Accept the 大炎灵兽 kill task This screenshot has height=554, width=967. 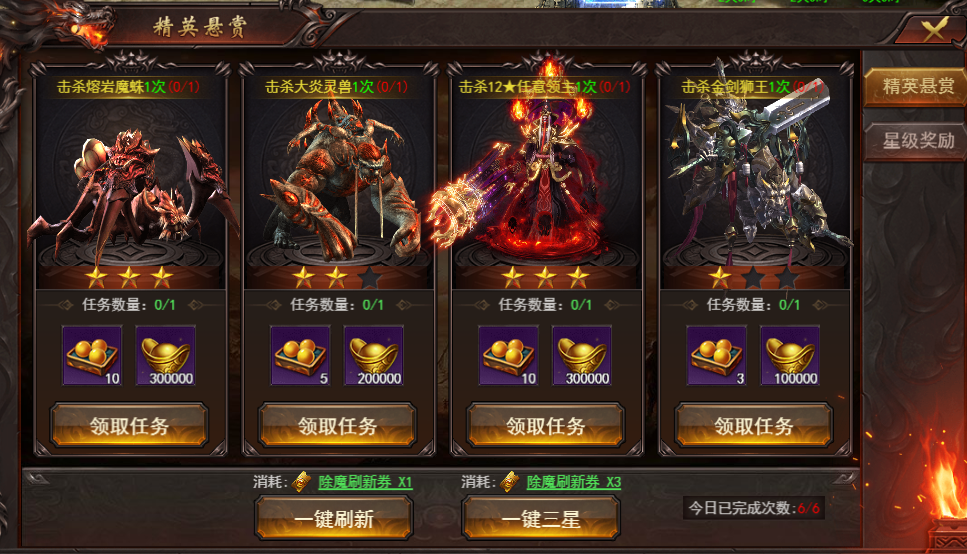(x=337, y=426)
